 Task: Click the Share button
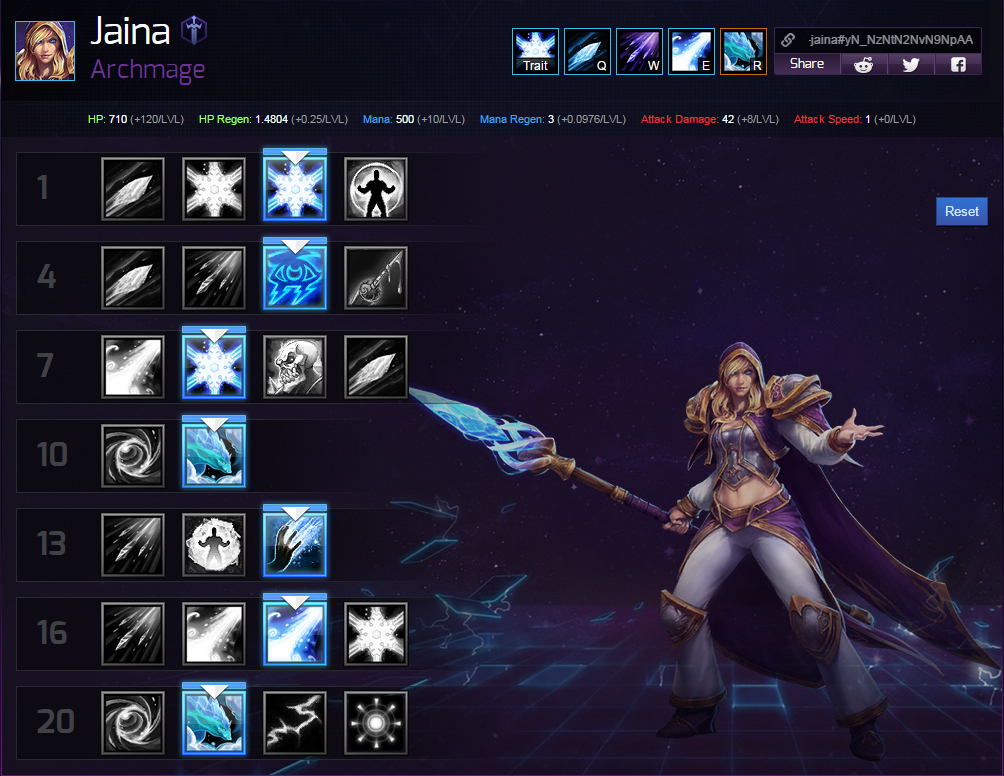coord(806,64)
